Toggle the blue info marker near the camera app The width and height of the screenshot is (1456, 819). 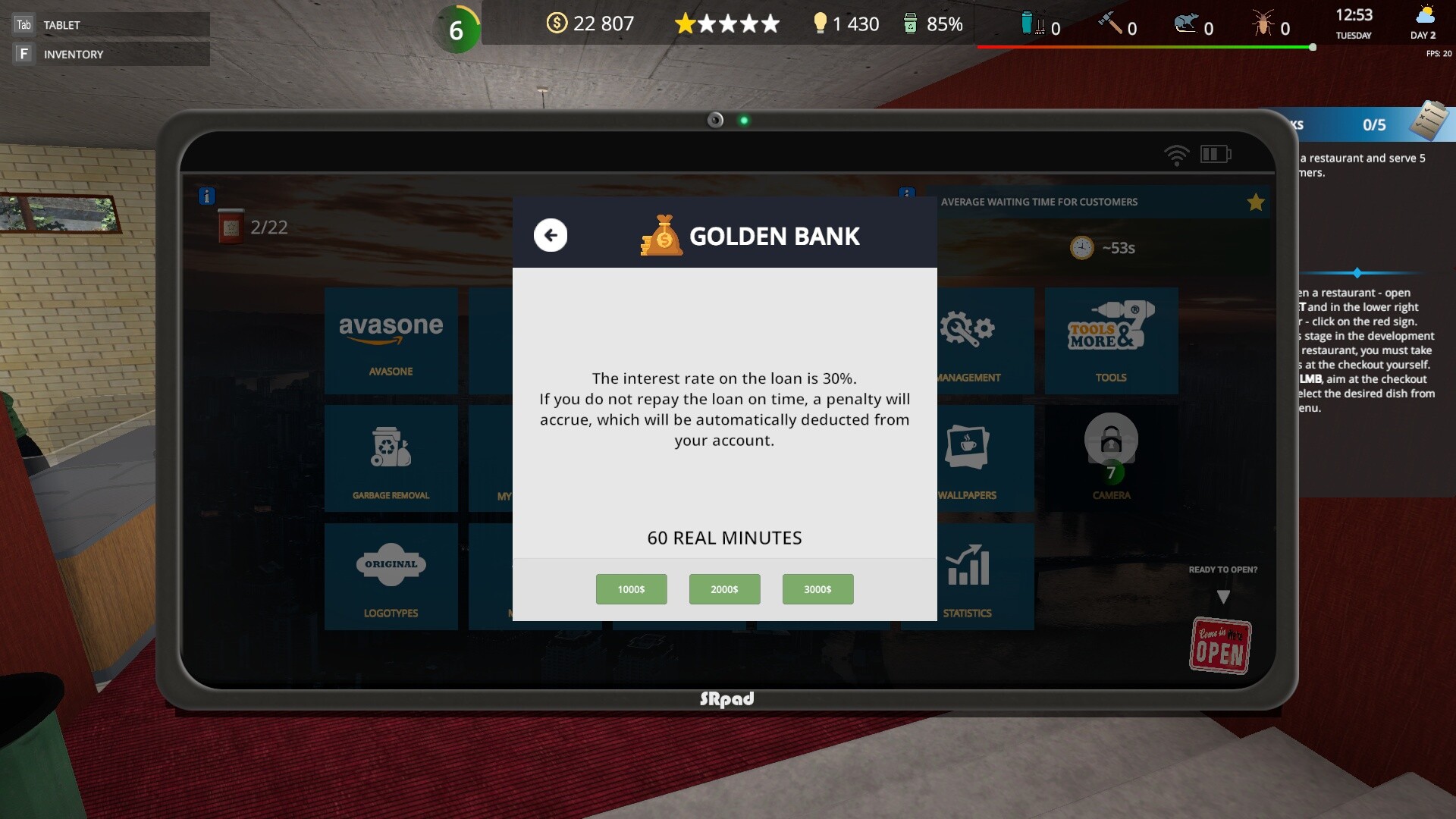pos(908,193)
